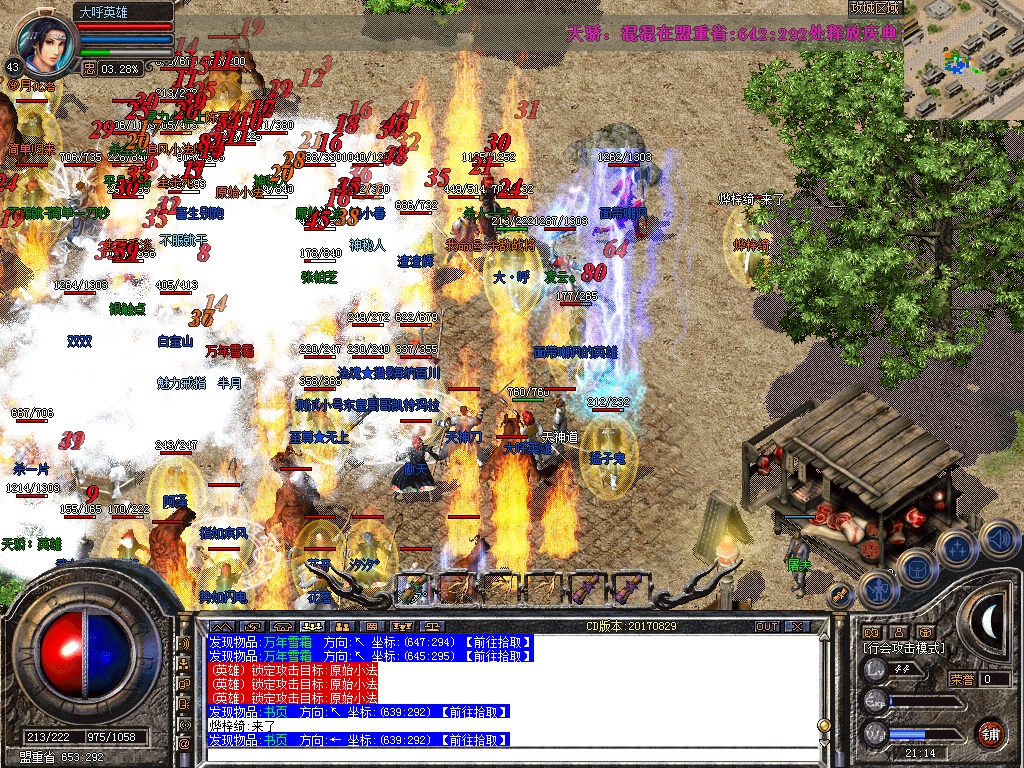Open the bag with the chest button
Viewport: 1024px width, 768px height.
click(x=917, y=568)
